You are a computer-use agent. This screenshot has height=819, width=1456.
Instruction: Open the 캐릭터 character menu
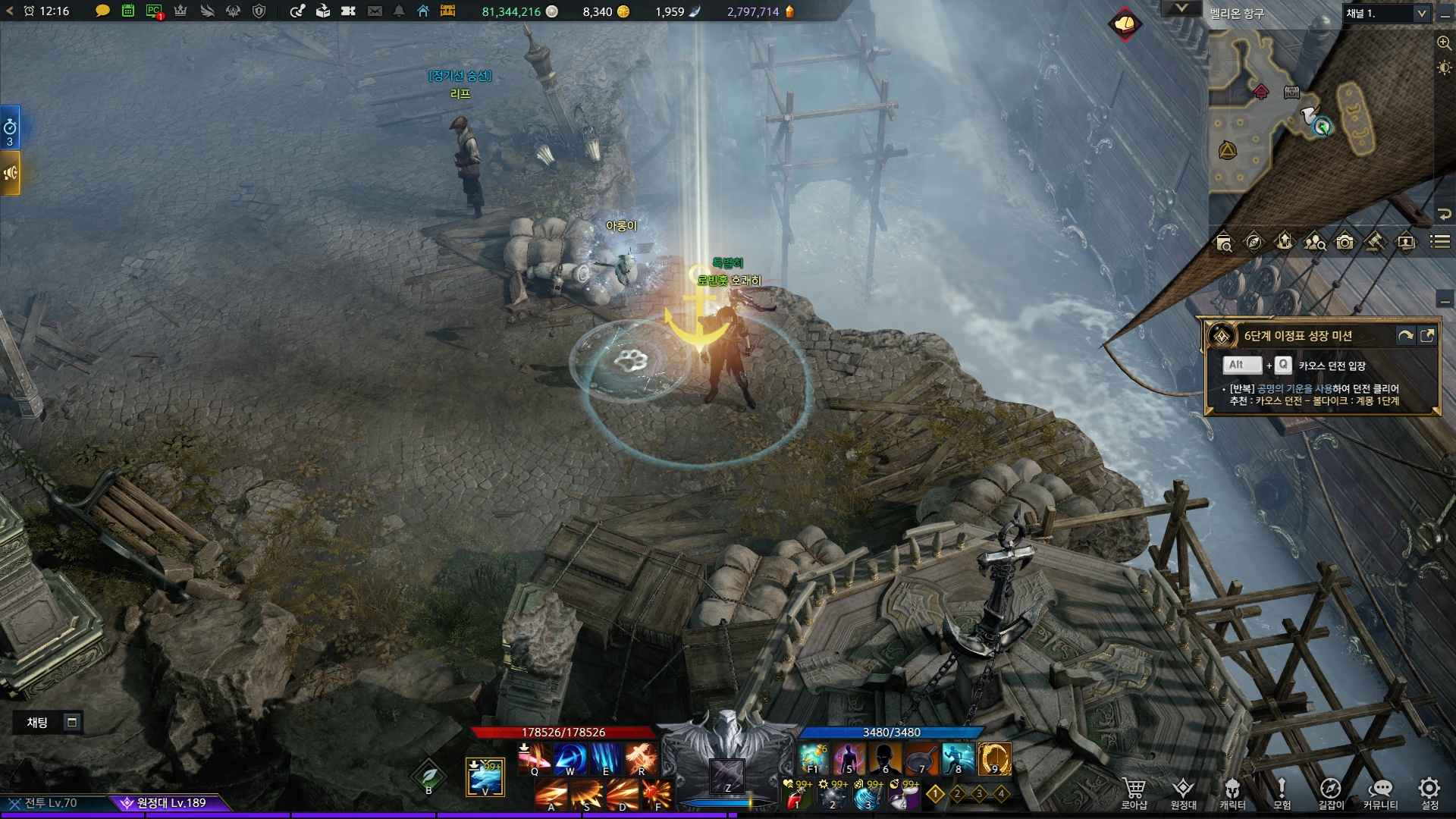click(x=1232, y=794)
